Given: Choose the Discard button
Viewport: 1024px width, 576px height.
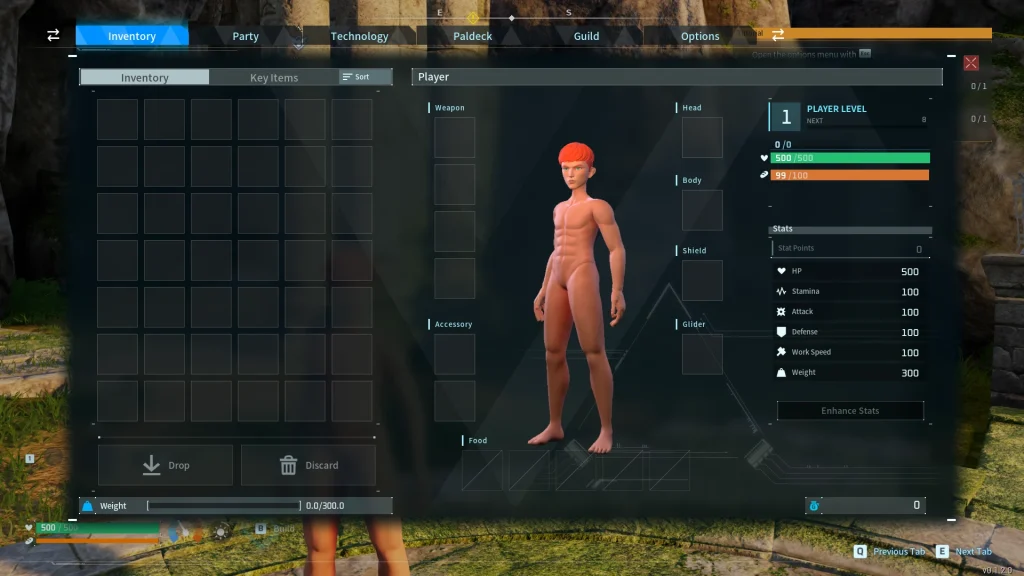Looking at the screenshot, I should [x=308, y=465].
